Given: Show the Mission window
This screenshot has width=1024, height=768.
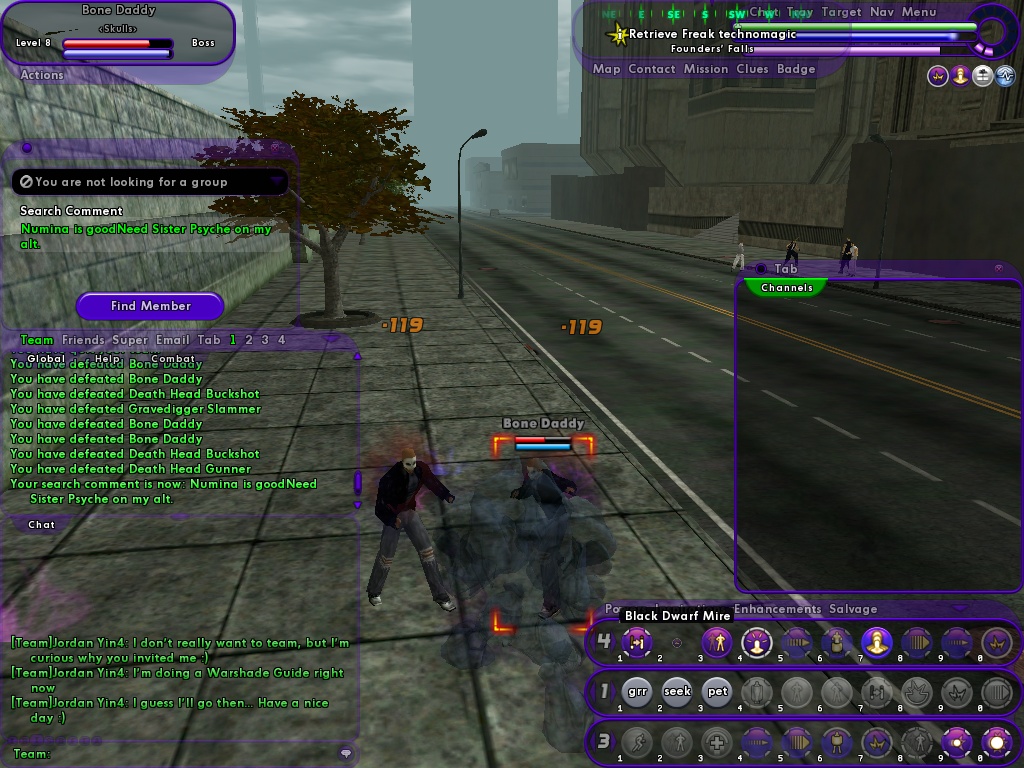Looking at the screenshot, I should coord(706,69).
